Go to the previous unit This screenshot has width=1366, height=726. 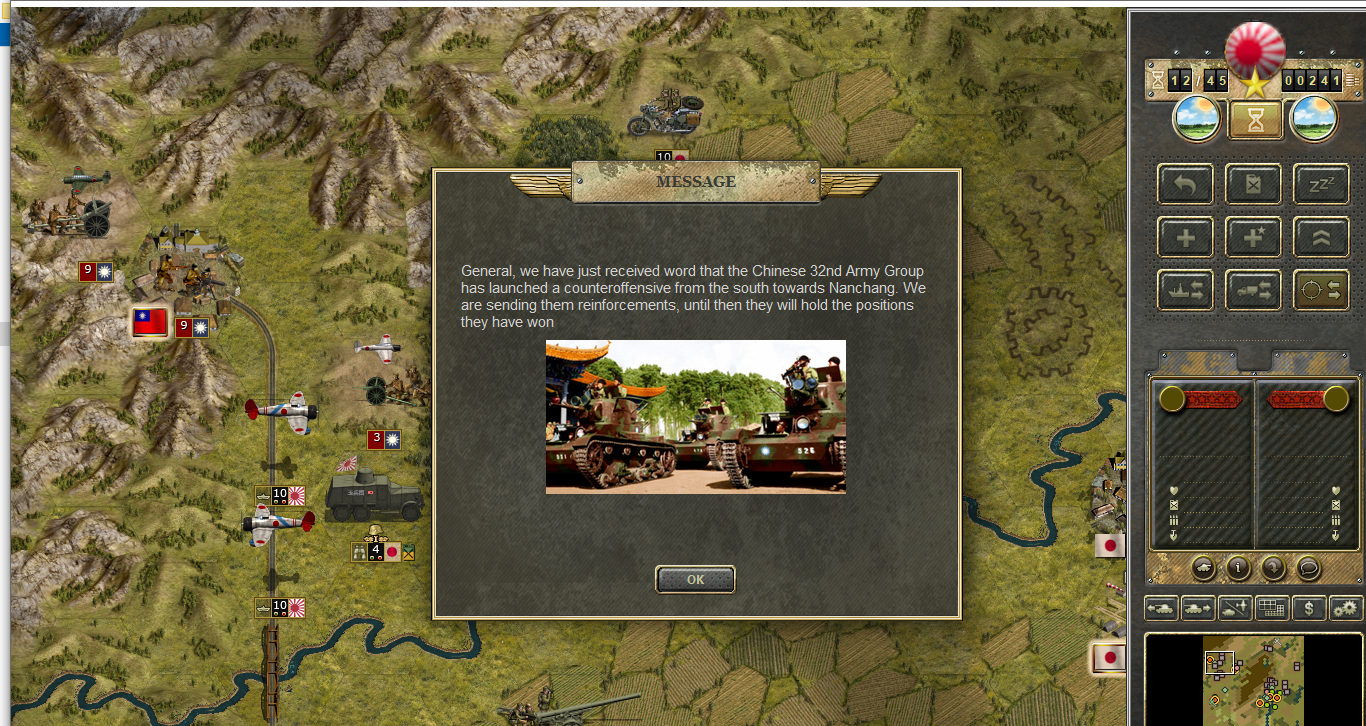pyautogui.click(x=1161, y=607)
